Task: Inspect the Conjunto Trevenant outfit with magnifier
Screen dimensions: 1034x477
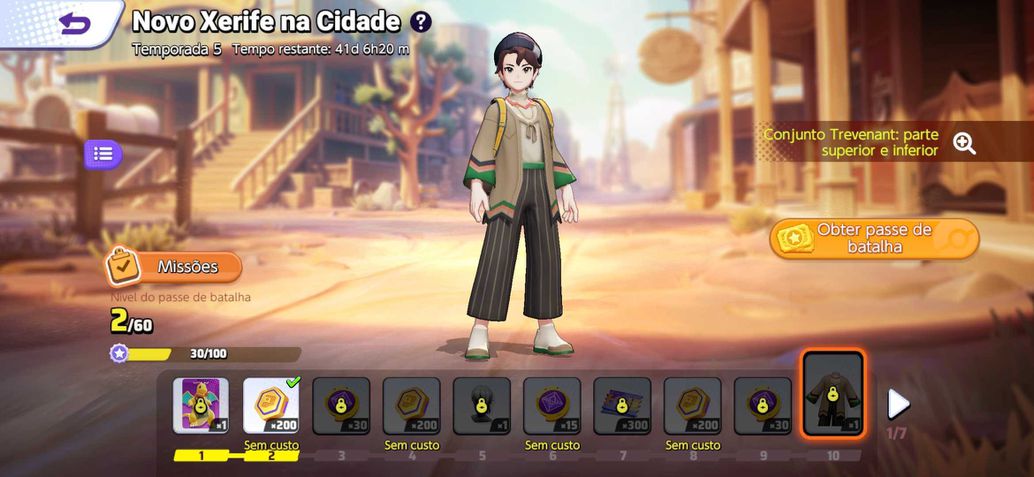Action: (964, 143)
